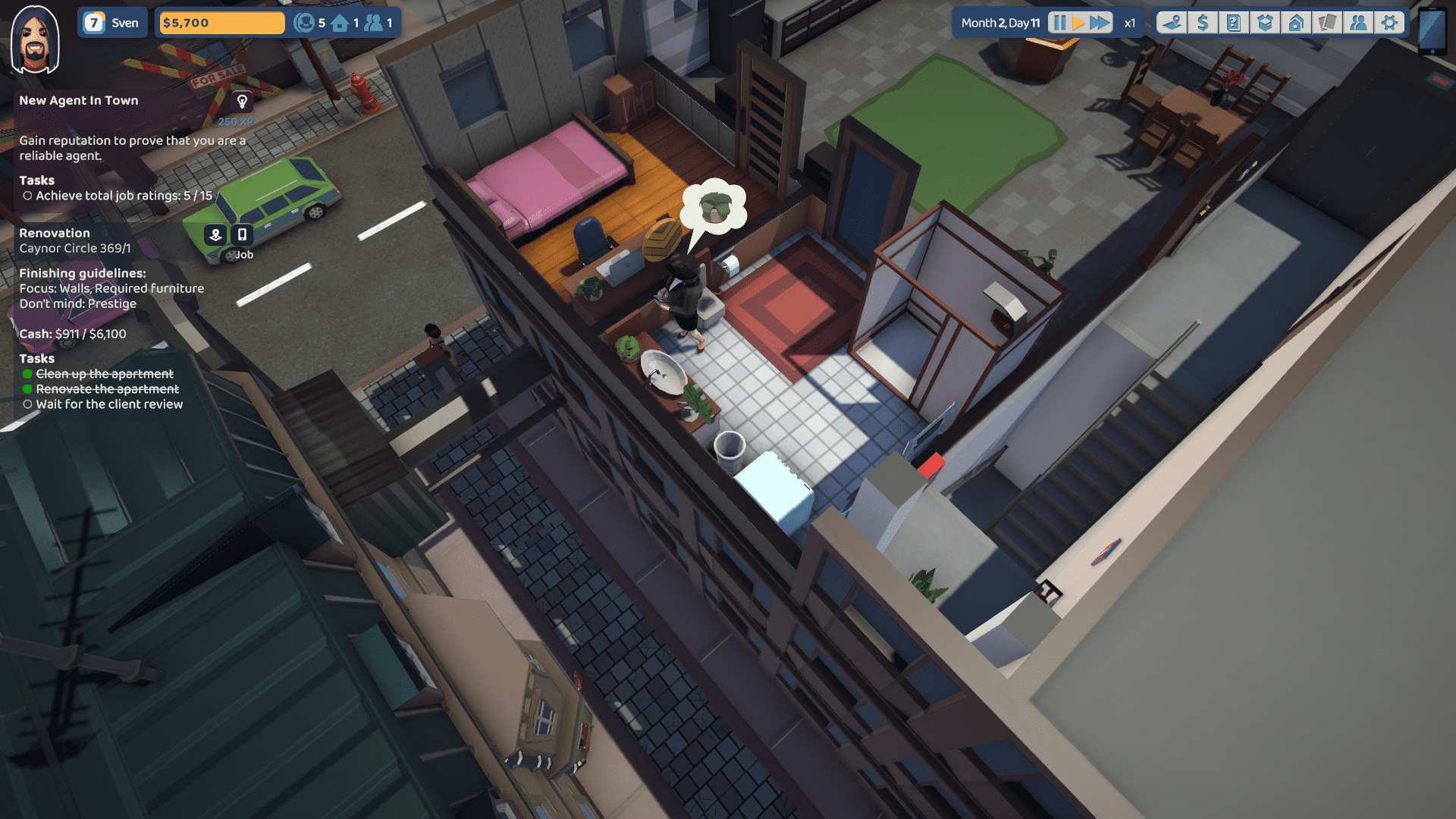Viewport: 1456px width, 819px height.
Task: Open job details via the phone icon
Action: pyautogui.click(x=242, y=234)
